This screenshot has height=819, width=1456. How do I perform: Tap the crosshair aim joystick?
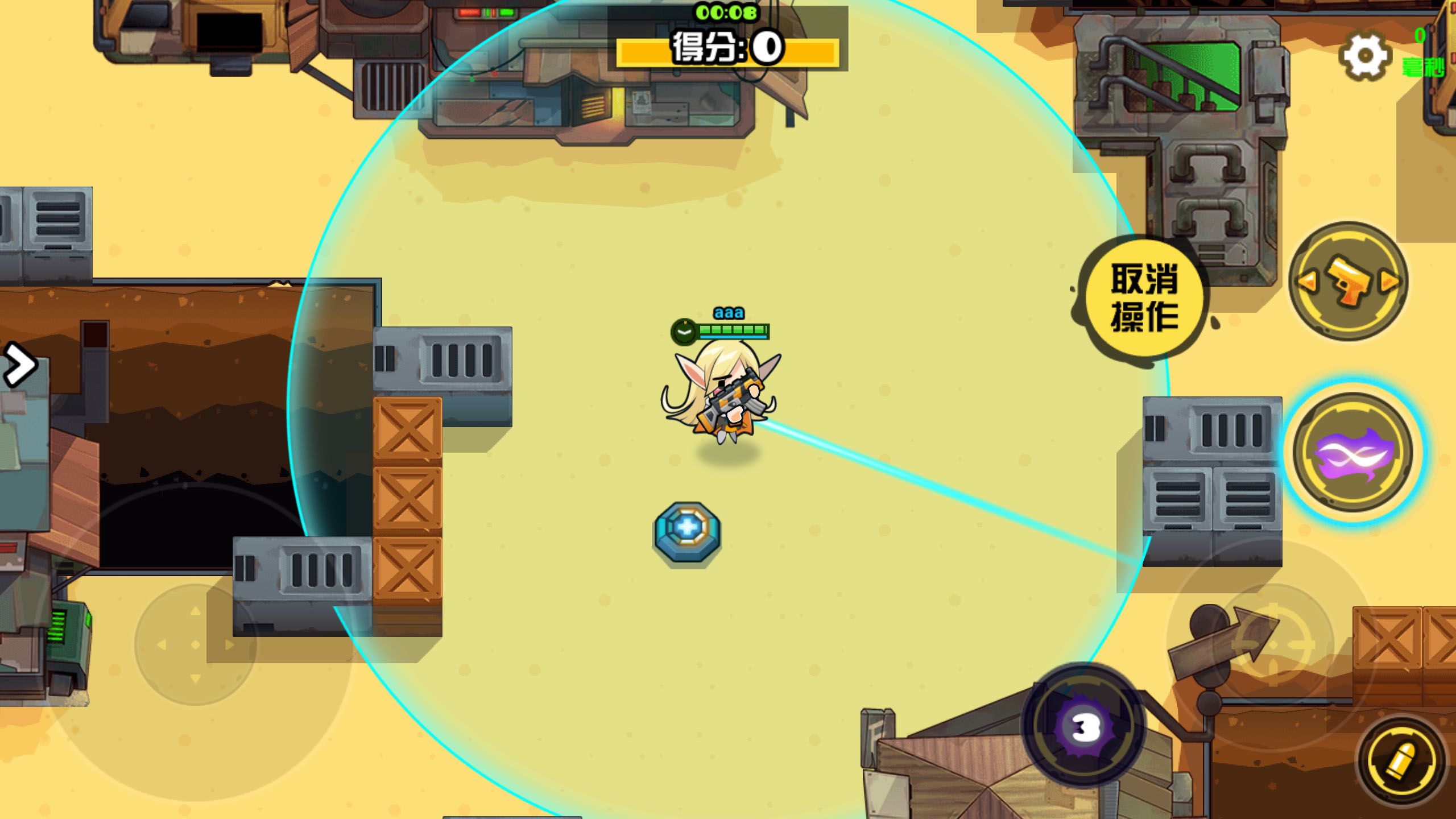click(1273, 645)
